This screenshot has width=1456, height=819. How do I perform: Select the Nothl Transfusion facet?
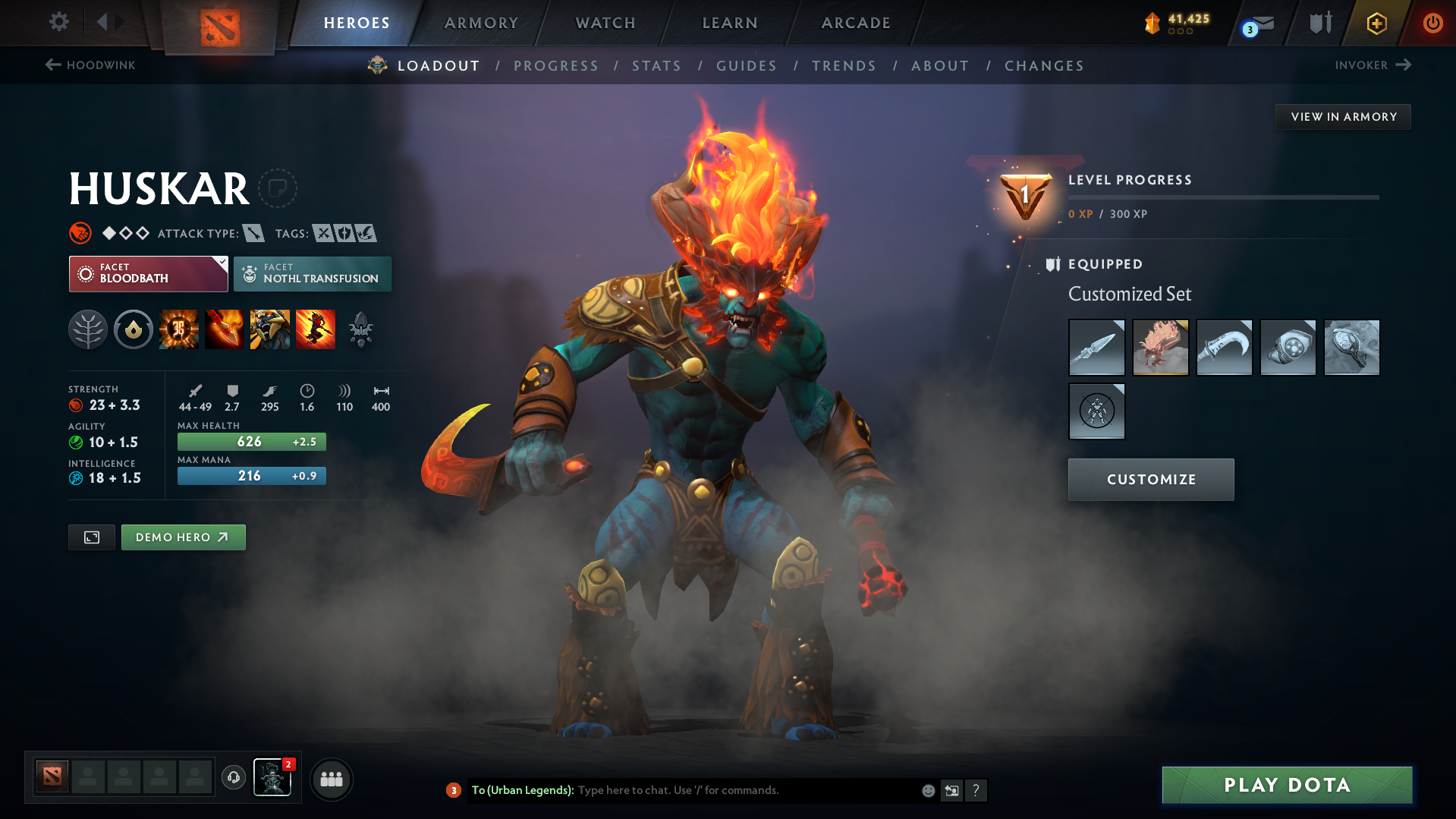312,274
